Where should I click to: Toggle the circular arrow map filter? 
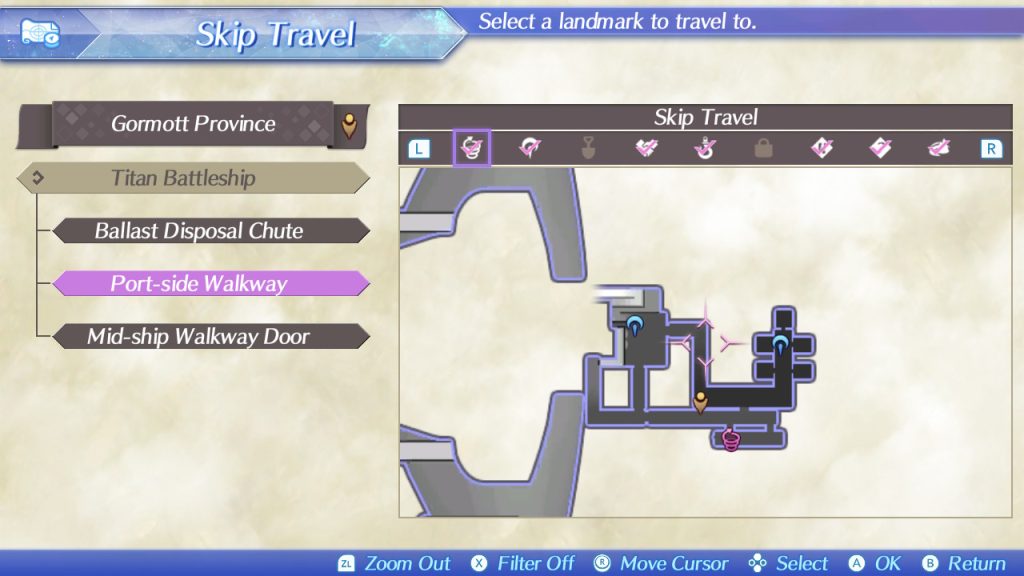tap(529, 149)
